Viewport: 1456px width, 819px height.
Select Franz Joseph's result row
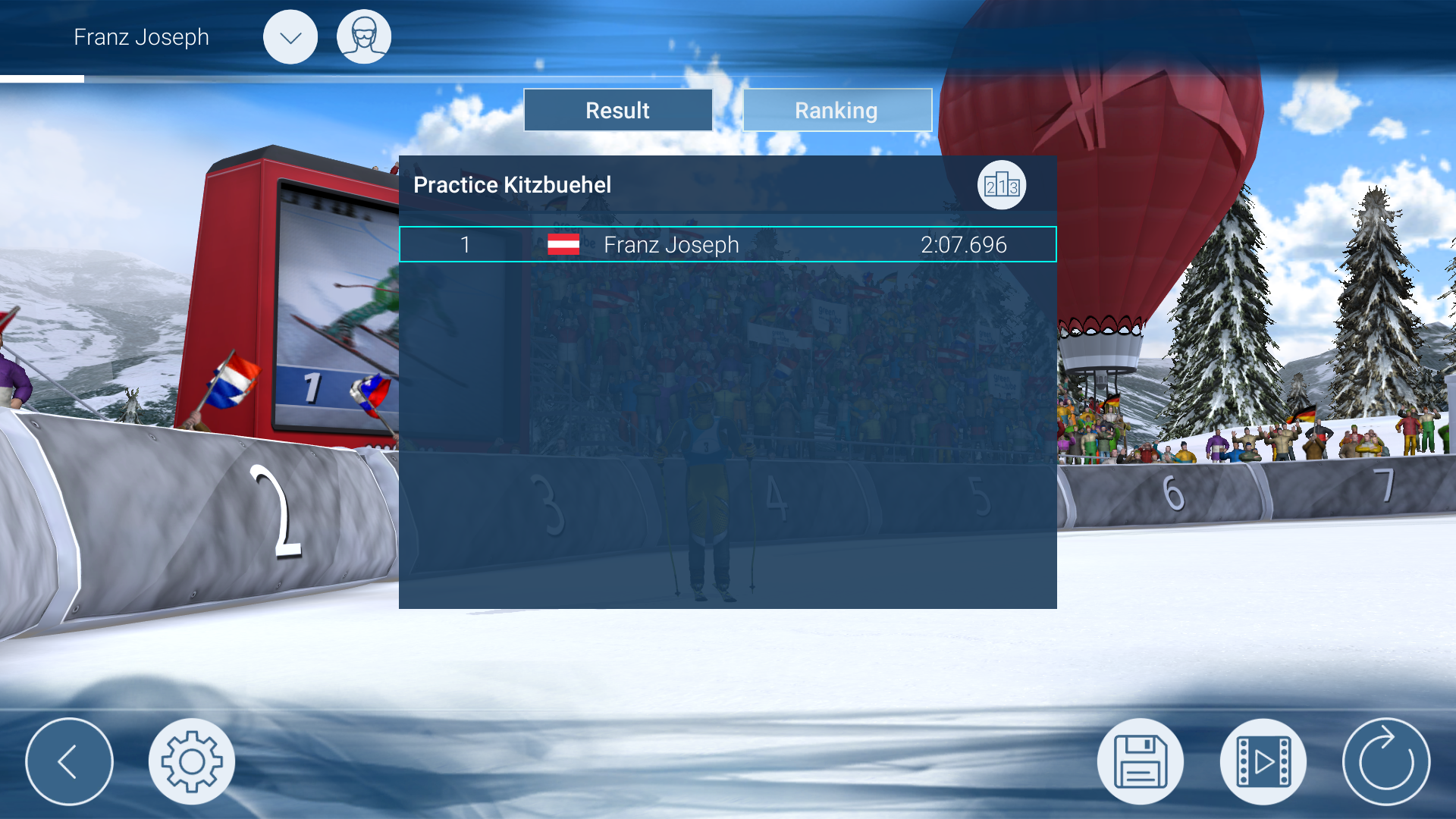(727, 244)
